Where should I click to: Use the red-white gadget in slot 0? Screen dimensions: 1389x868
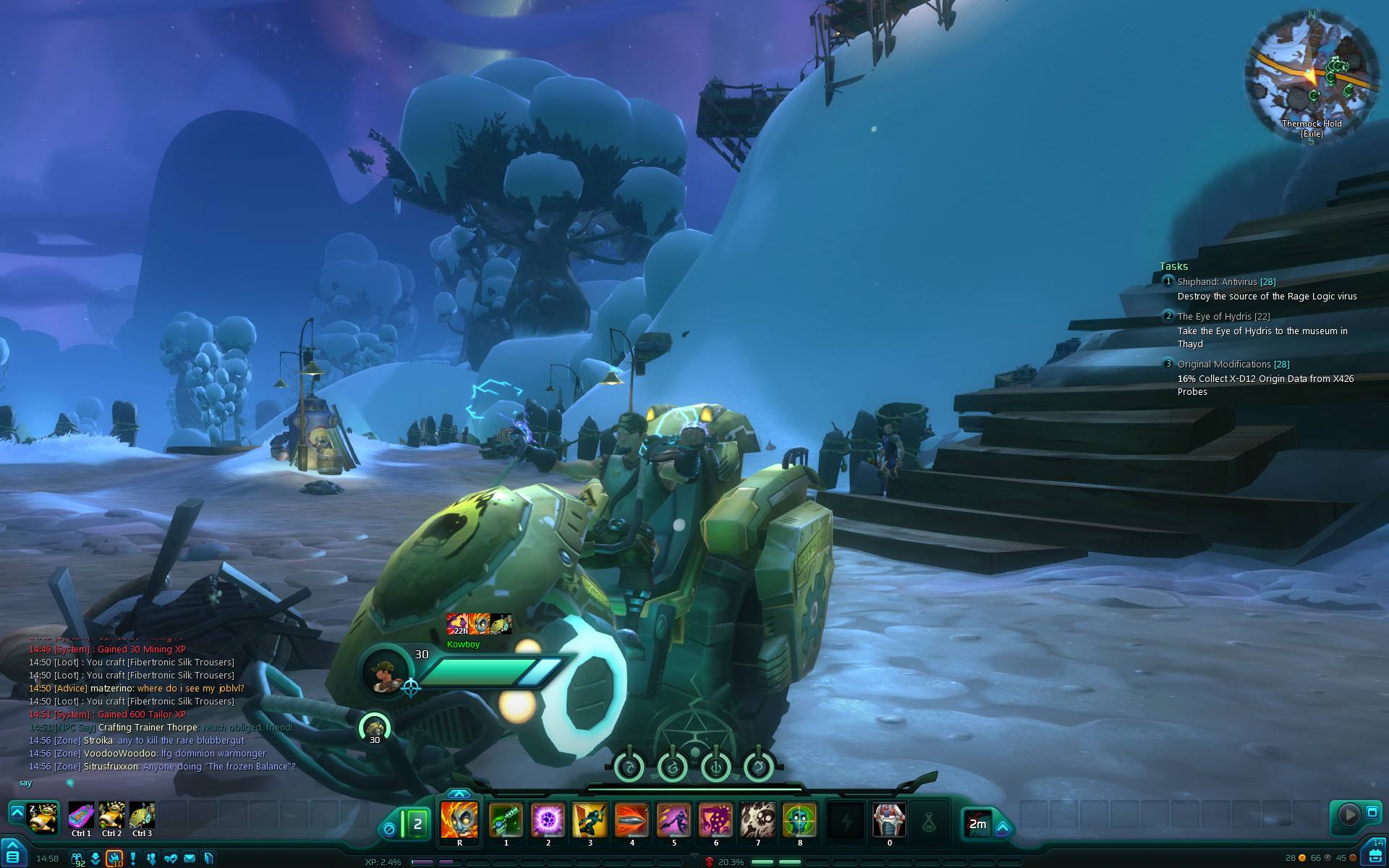pyautogui.click(x=889, y=820)
